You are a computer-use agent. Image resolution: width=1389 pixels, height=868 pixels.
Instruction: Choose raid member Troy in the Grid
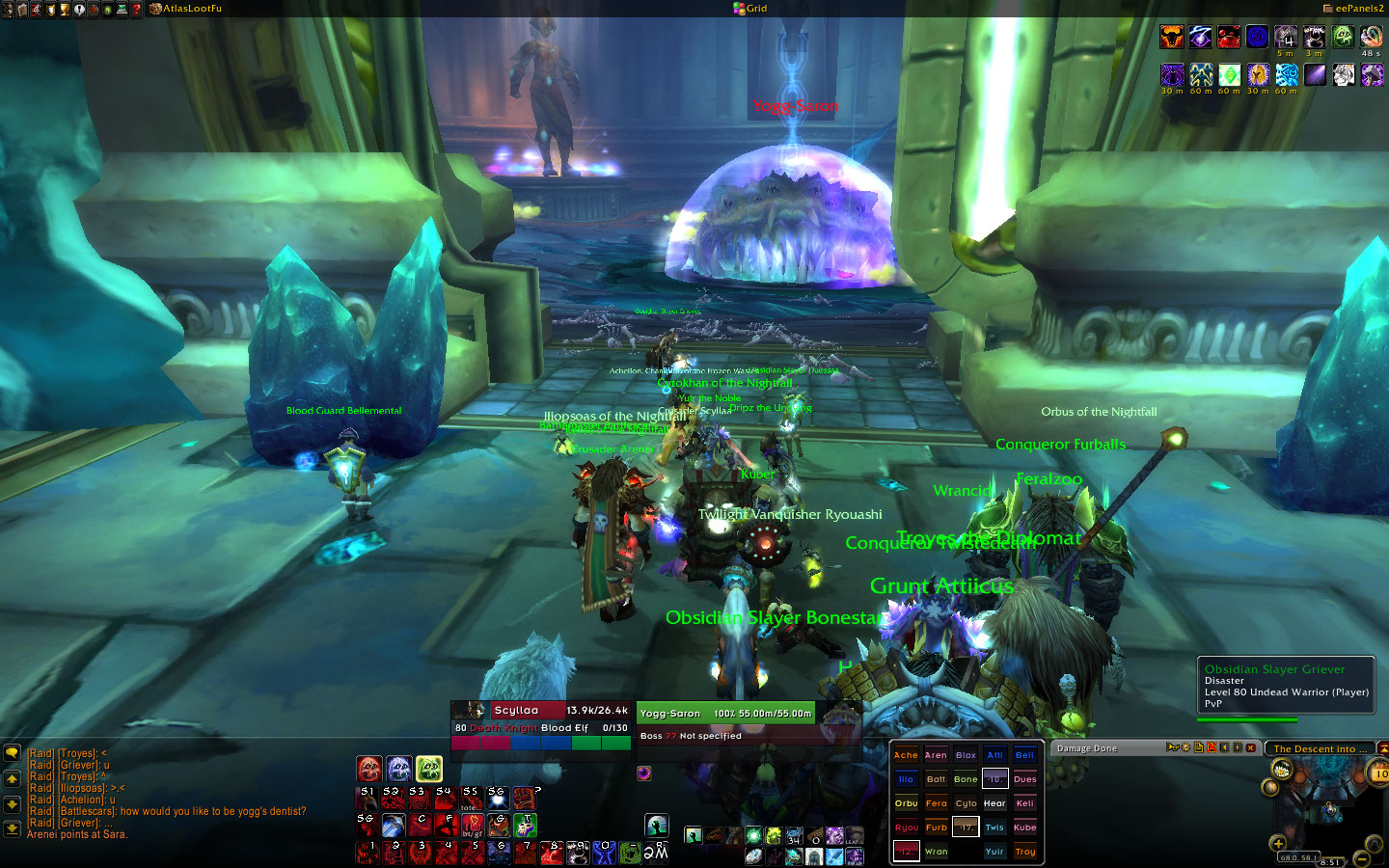[x=1024, y=852]
